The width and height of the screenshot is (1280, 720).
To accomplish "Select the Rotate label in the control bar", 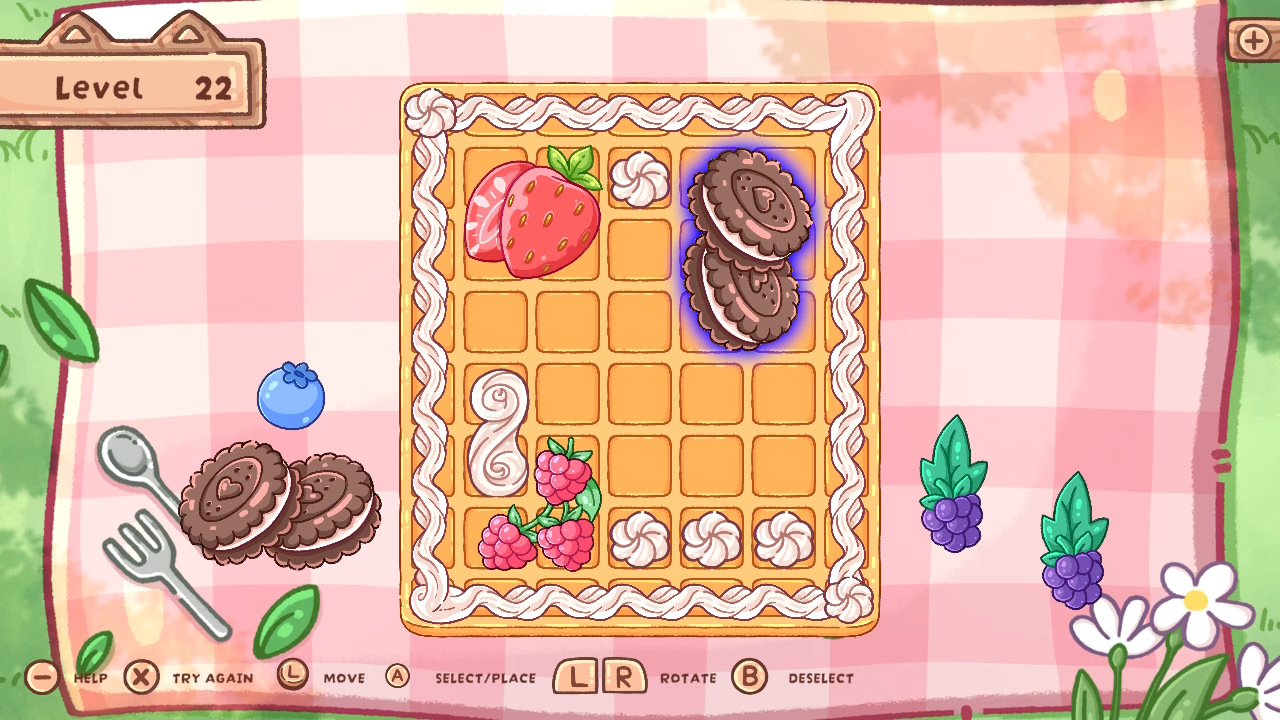I will 688,678.
